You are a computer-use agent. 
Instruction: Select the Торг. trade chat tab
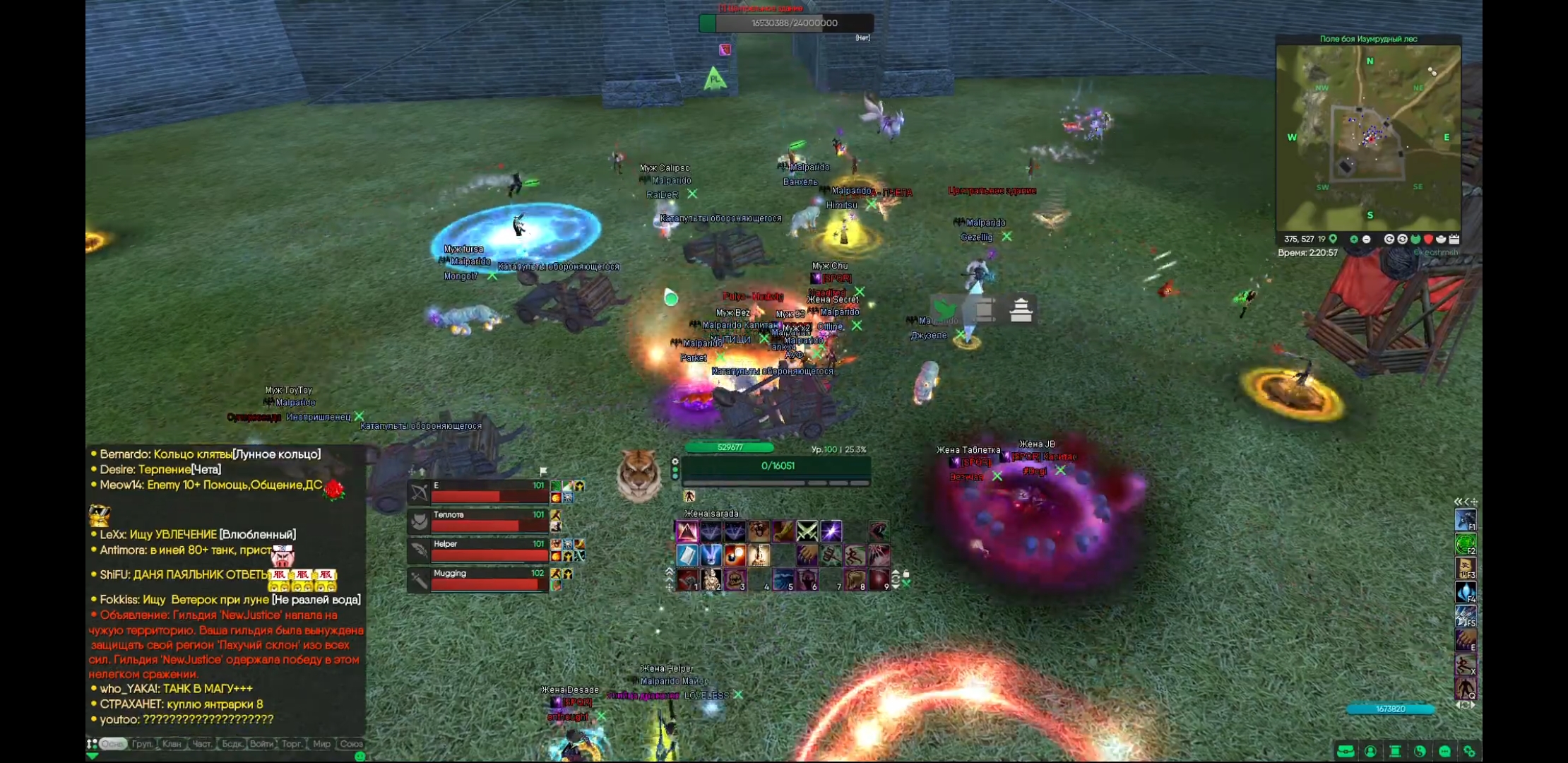pos(292,744)
